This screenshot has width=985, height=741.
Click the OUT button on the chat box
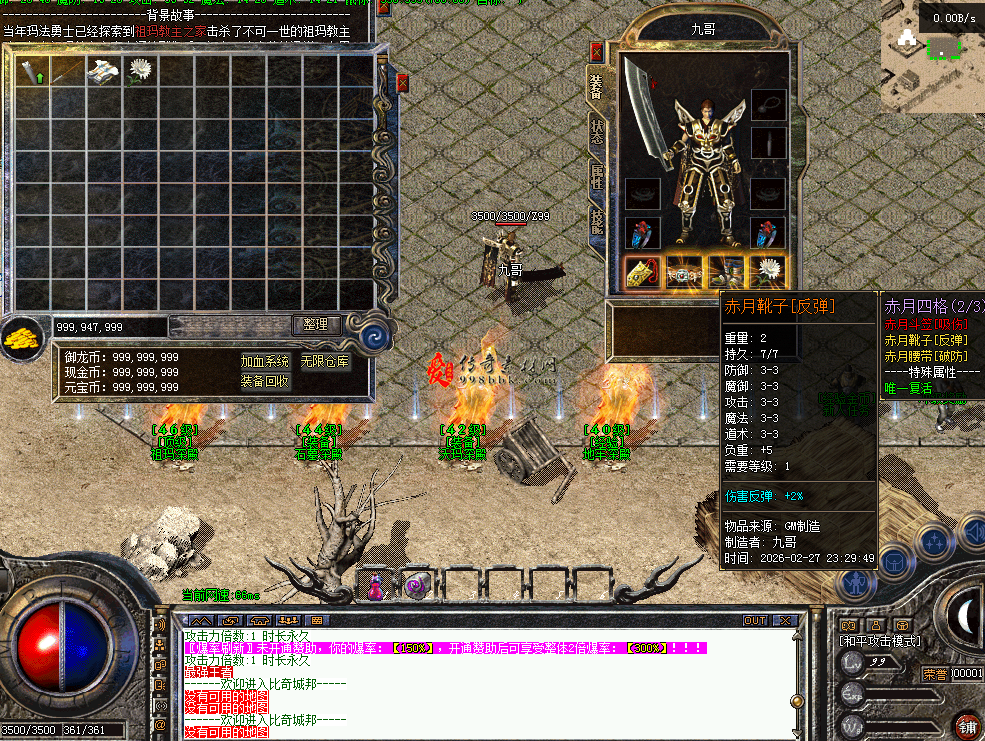coord(755,621)
